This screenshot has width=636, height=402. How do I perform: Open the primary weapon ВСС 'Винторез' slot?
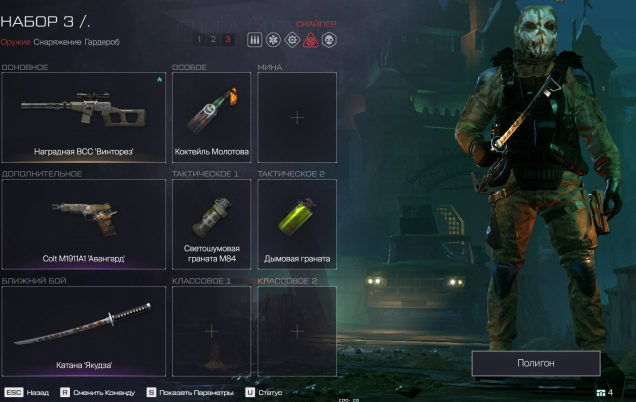click(84, 118)
